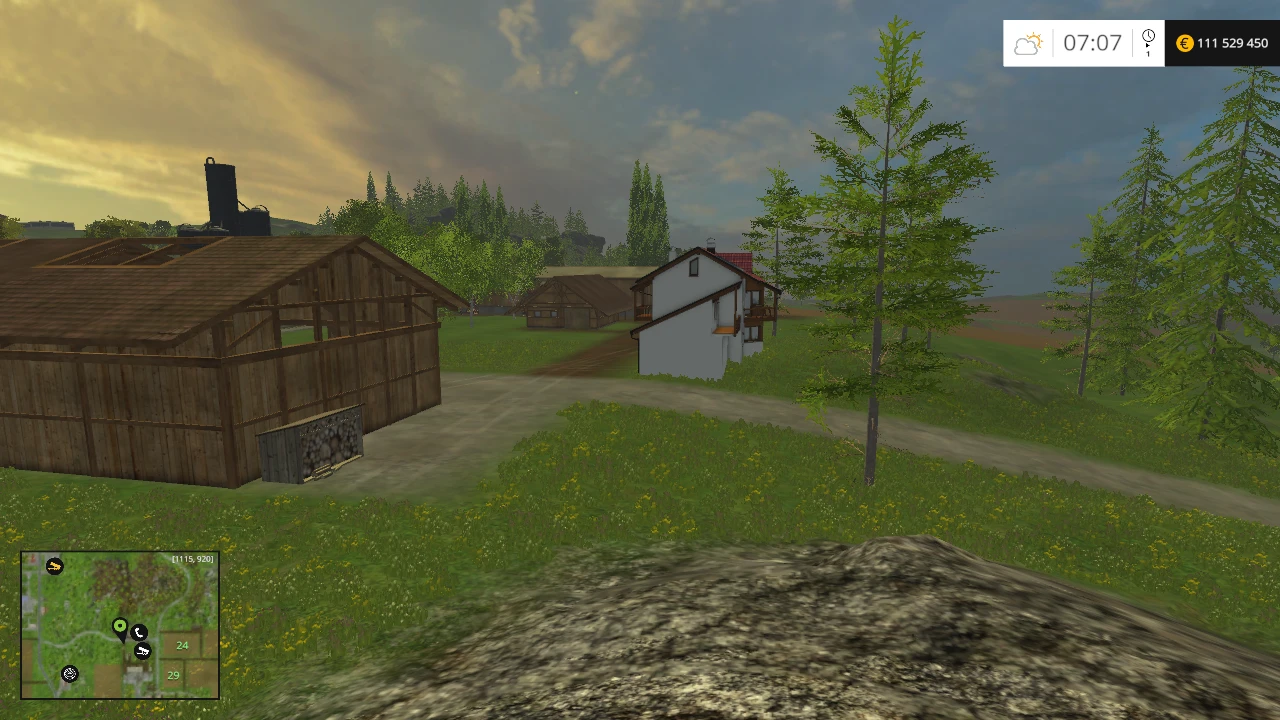Click the animal icon below the player marker
1280x720 pixels.
coord(143,651)
